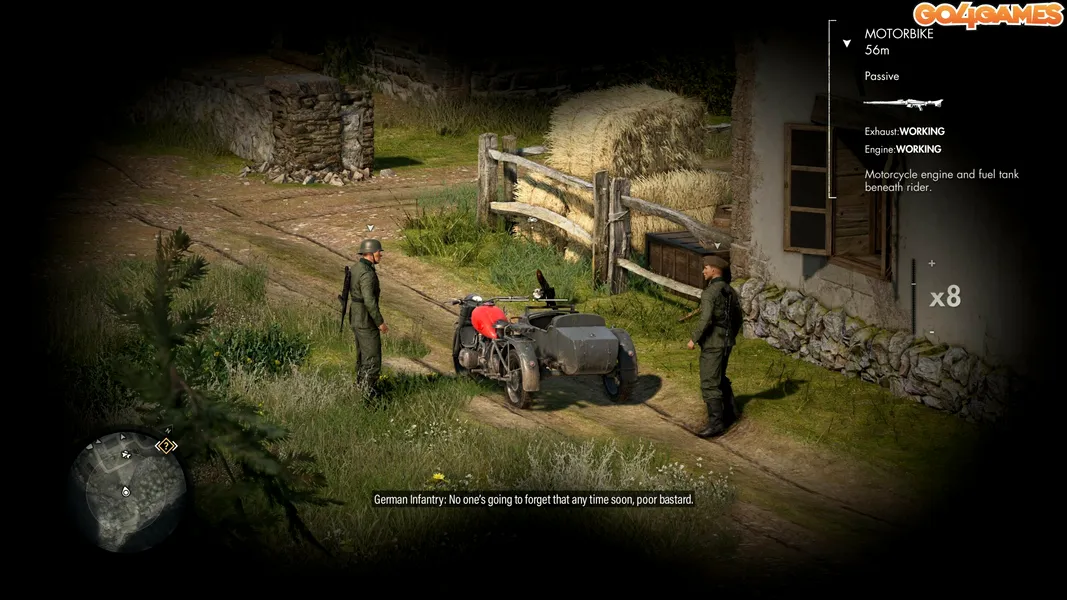Select the orange question mark objective marker
Screen dimensions: 1067x600
point(166,446)
